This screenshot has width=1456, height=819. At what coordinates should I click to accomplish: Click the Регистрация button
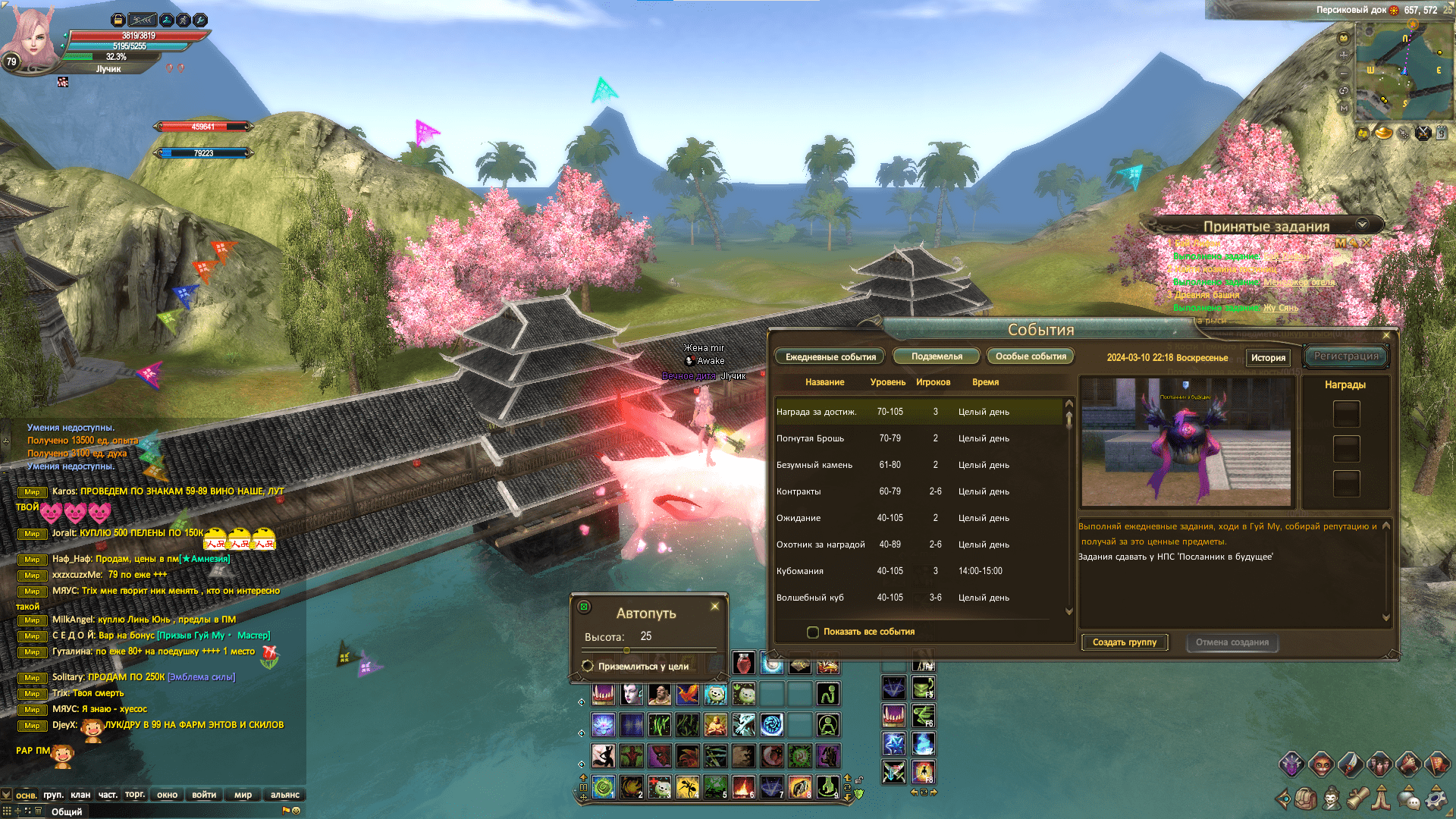(1346, 356)
